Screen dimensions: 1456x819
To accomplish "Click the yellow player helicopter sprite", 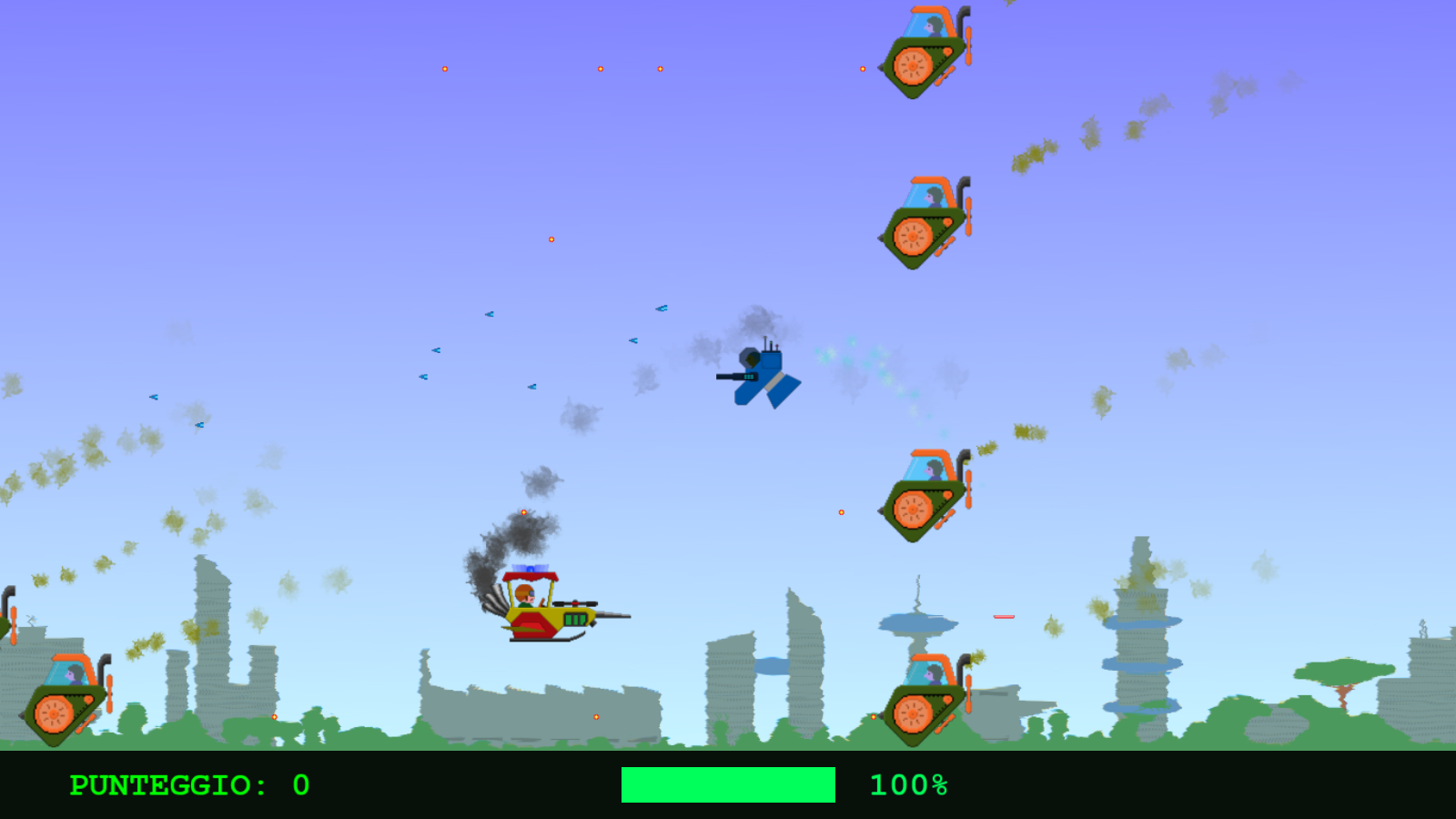I will tap(546, 619).
